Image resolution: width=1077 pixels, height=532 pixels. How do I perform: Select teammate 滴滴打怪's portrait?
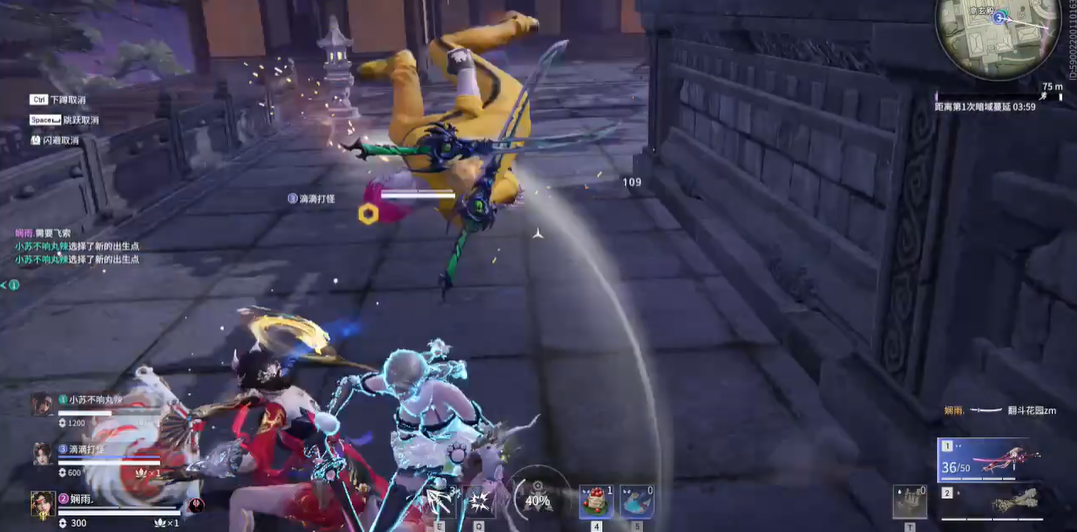[x=42, y=453]
